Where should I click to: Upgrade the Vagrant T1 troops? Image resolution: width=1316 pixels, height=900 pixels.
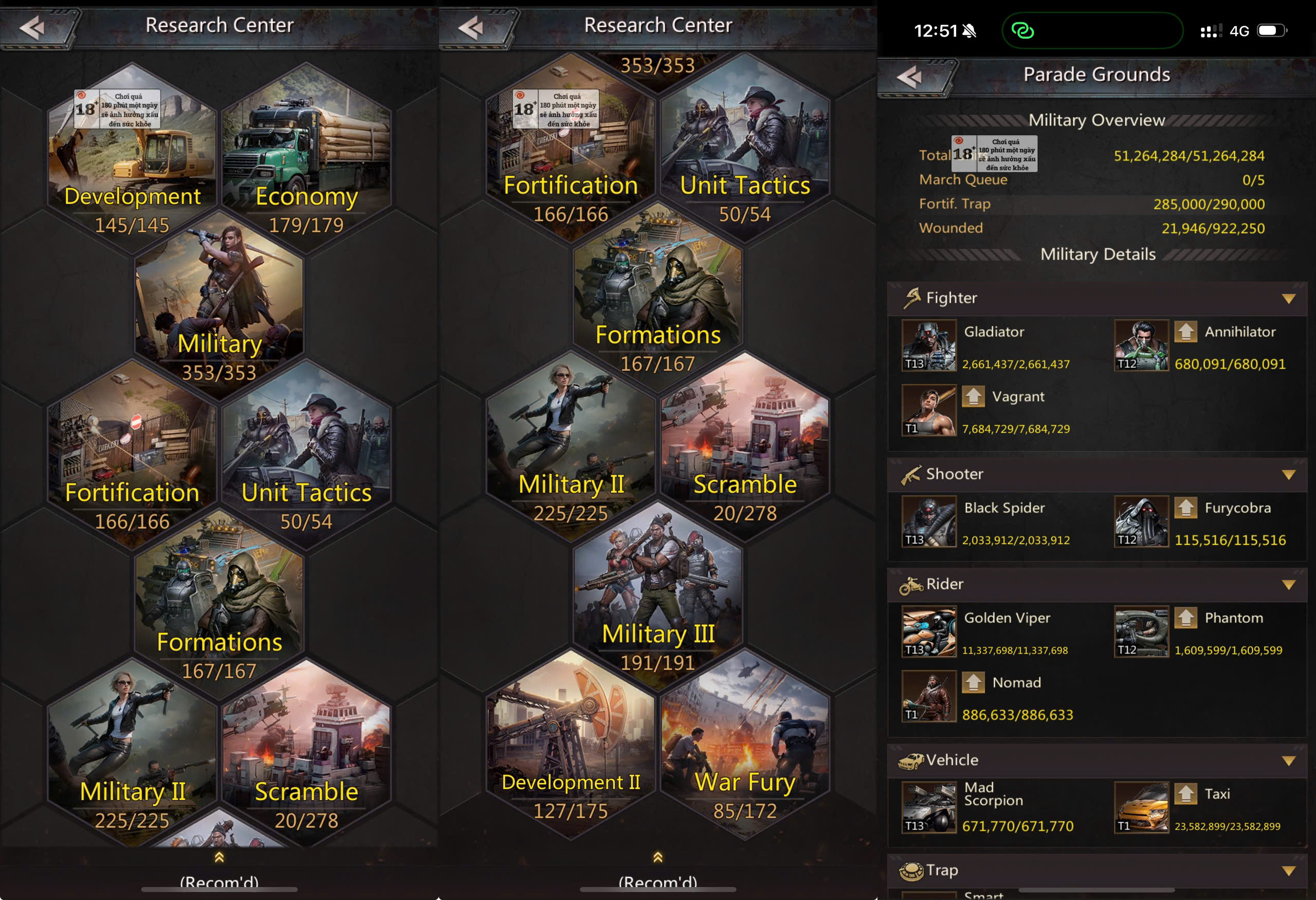(x=974, y=397)
